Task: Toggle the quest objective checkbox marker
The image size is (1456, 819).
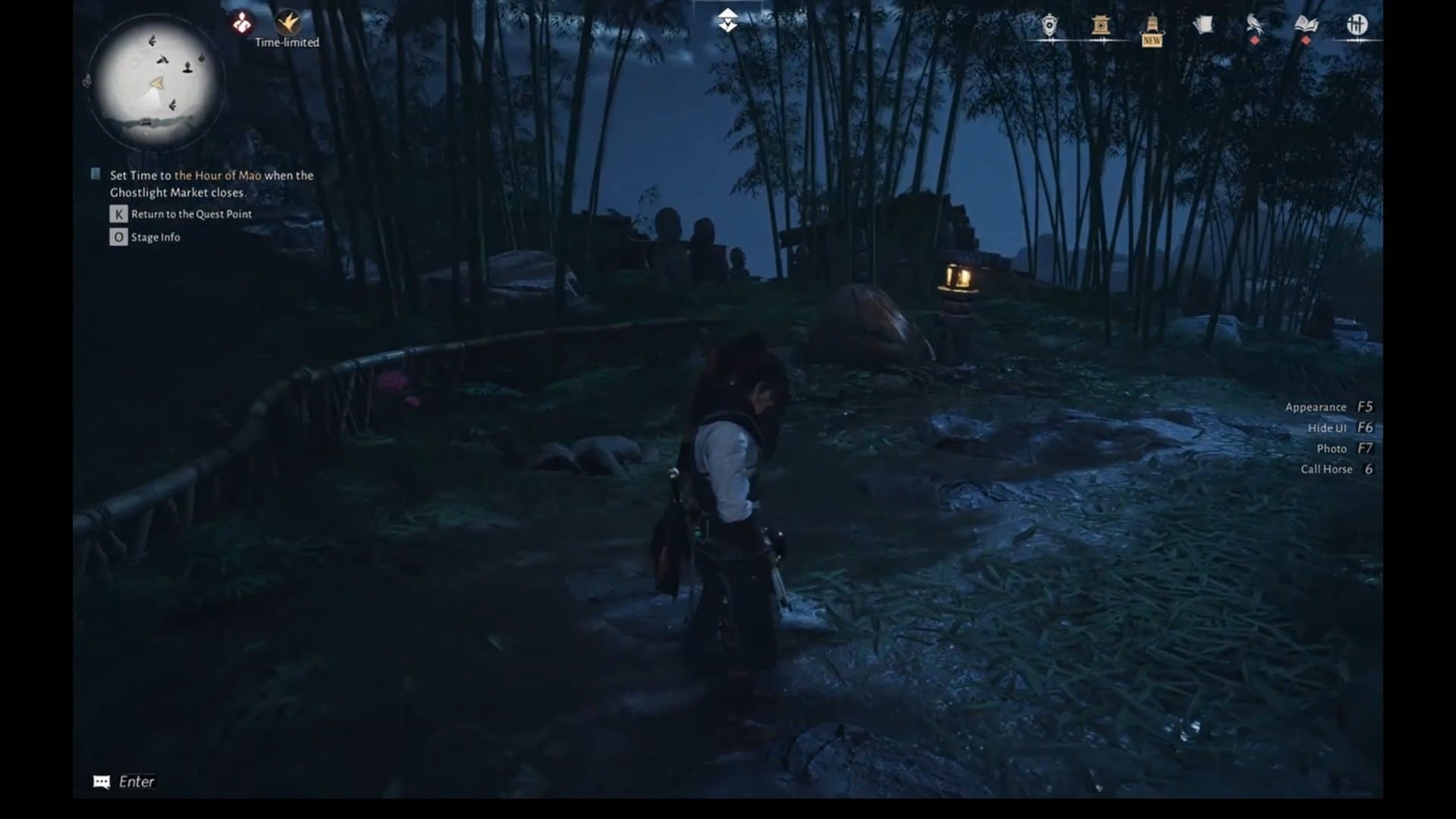Action: coord(96,174)
